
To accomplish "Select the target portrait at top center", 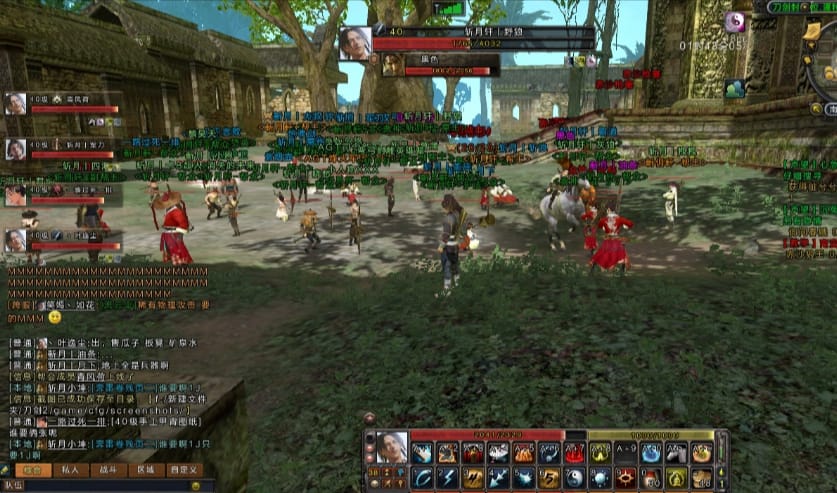I will 355,42.
